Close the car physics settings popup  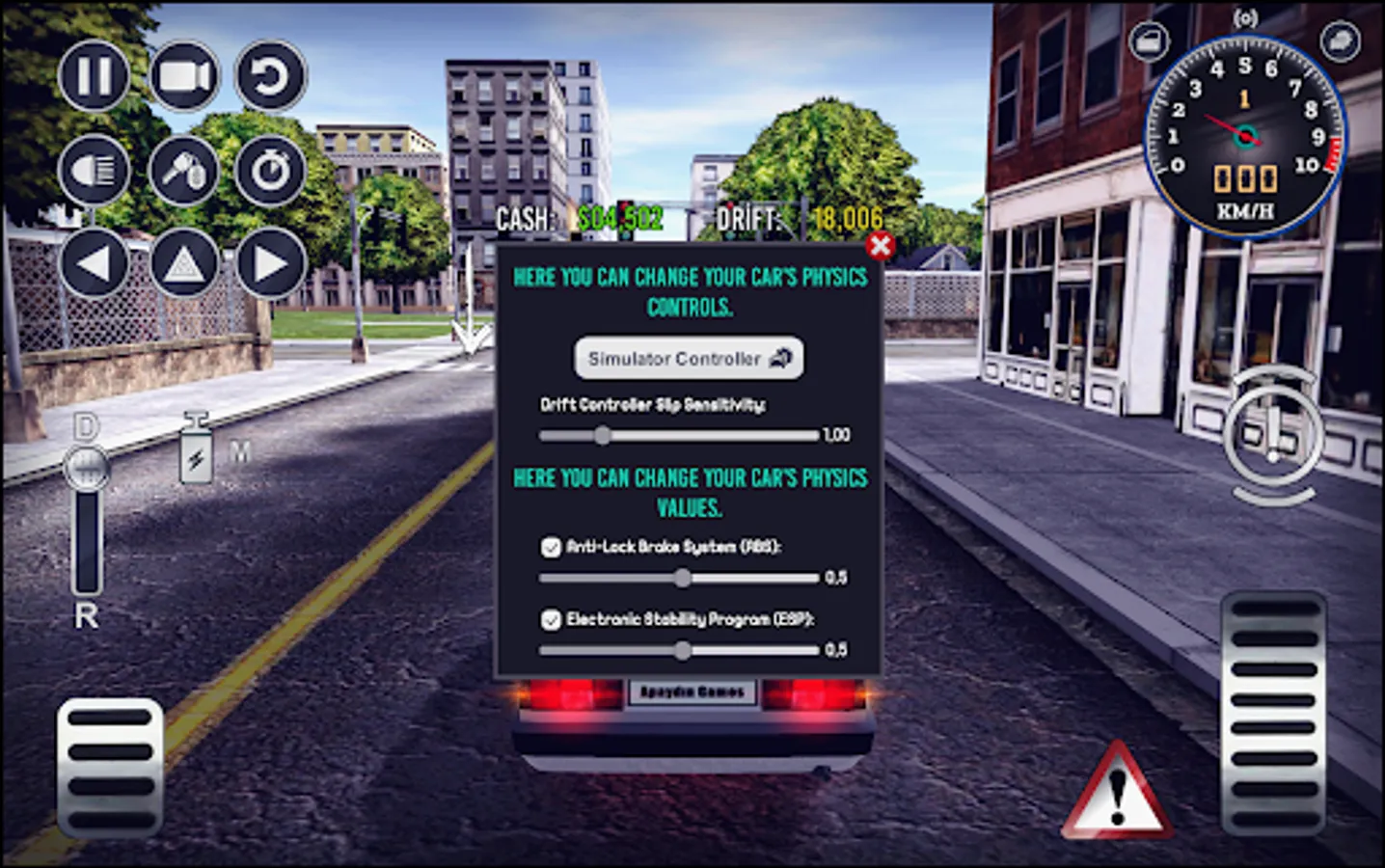click(x=879, y=246)
